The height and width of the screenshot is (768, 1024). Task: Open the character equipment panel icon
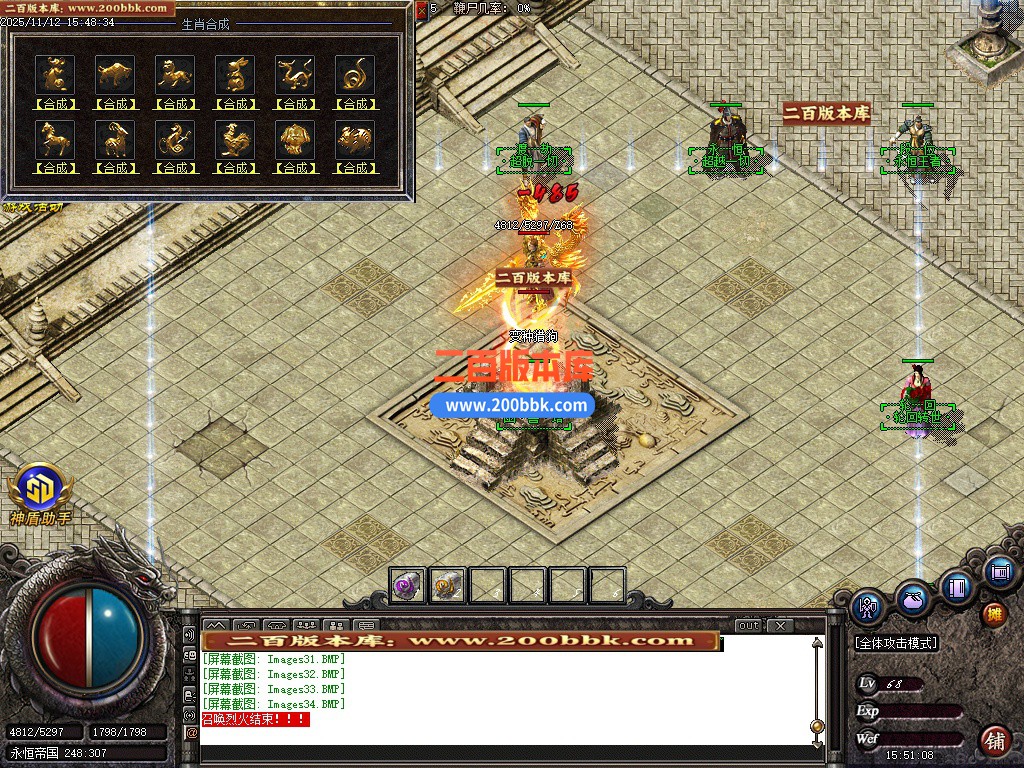[868, 605]
